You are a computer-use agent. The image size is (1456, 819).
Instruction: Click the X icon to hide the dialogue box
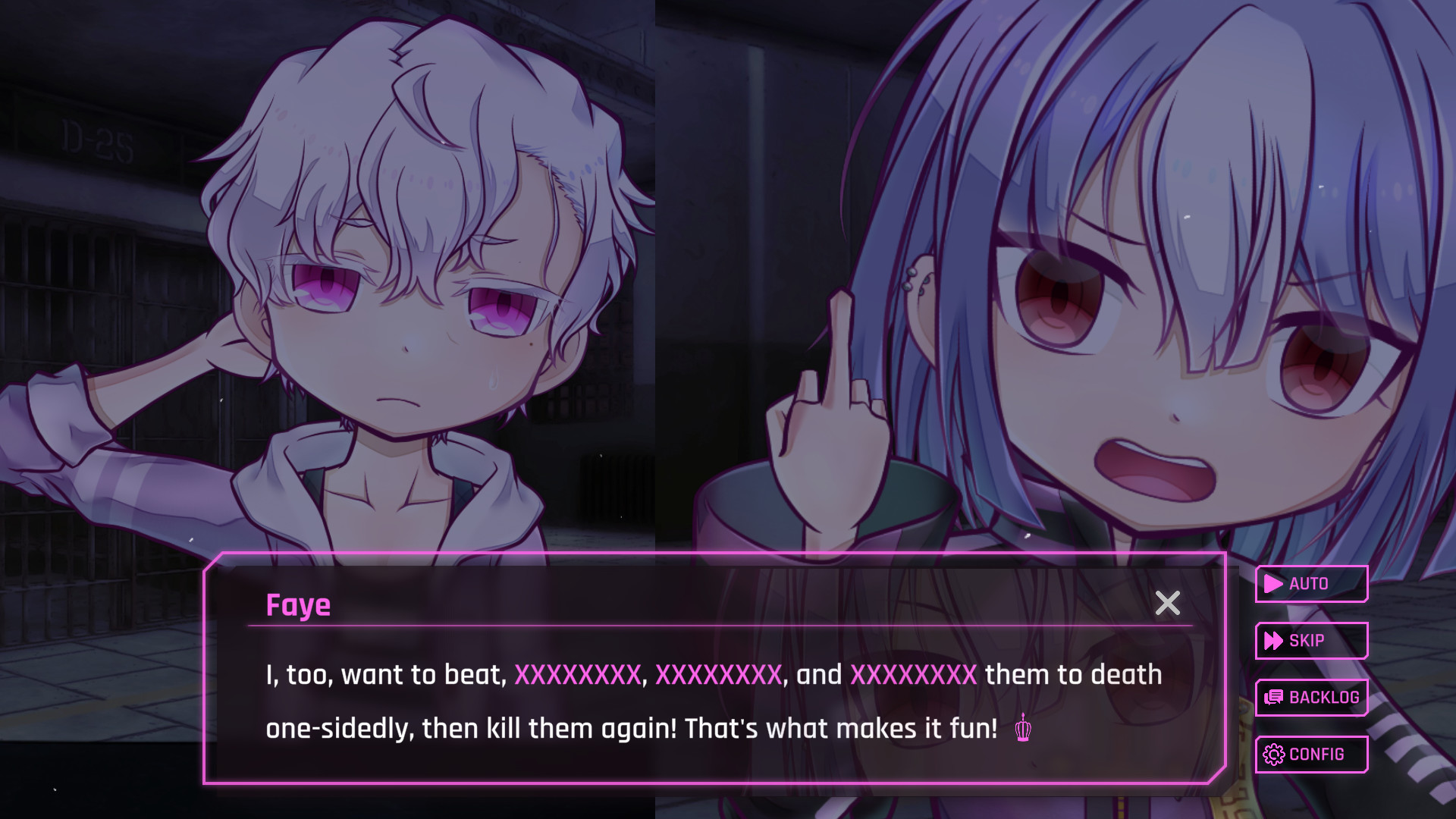coord(1168,604)
